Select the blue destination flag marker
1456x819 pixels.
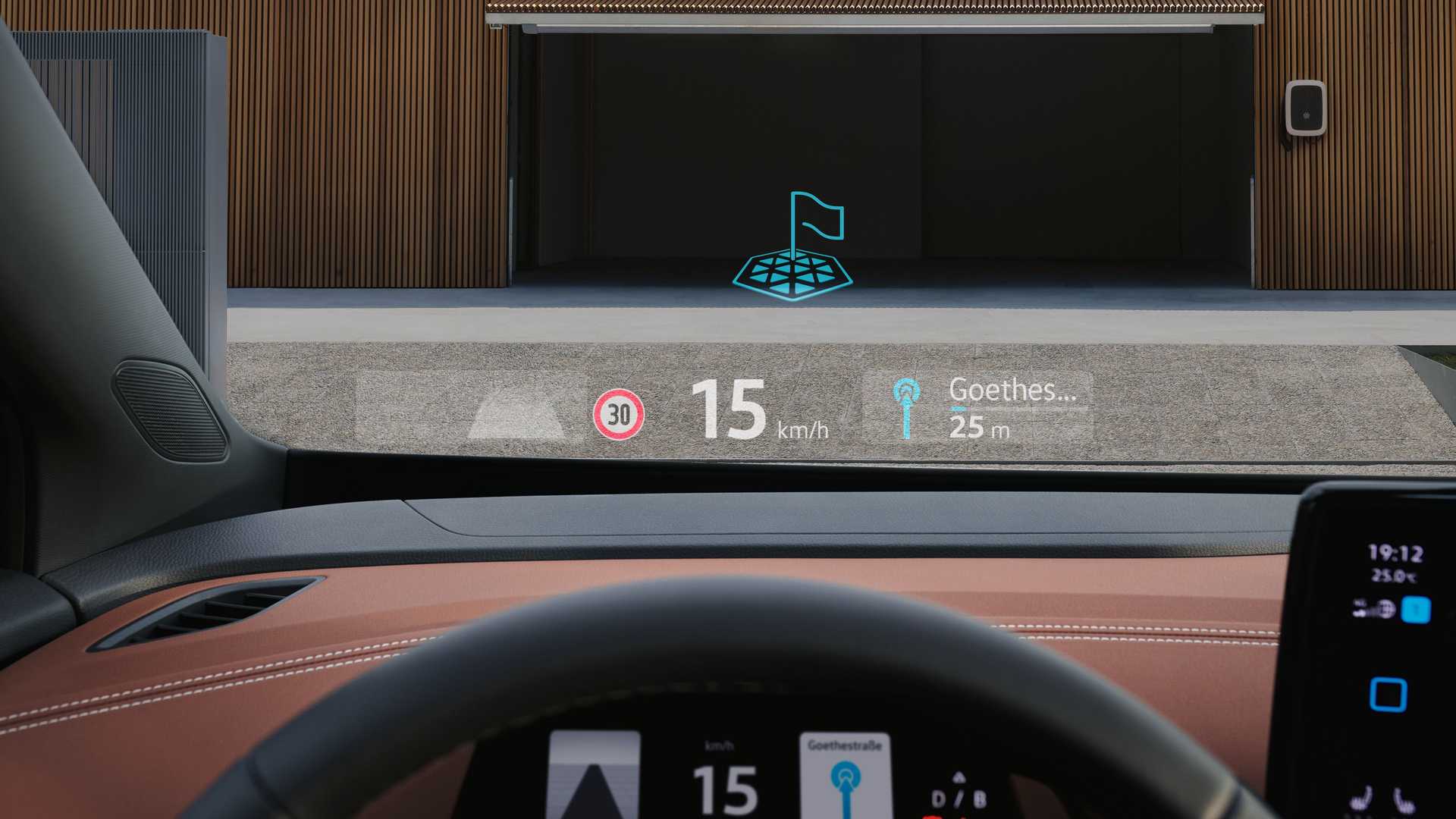(794, 246)
